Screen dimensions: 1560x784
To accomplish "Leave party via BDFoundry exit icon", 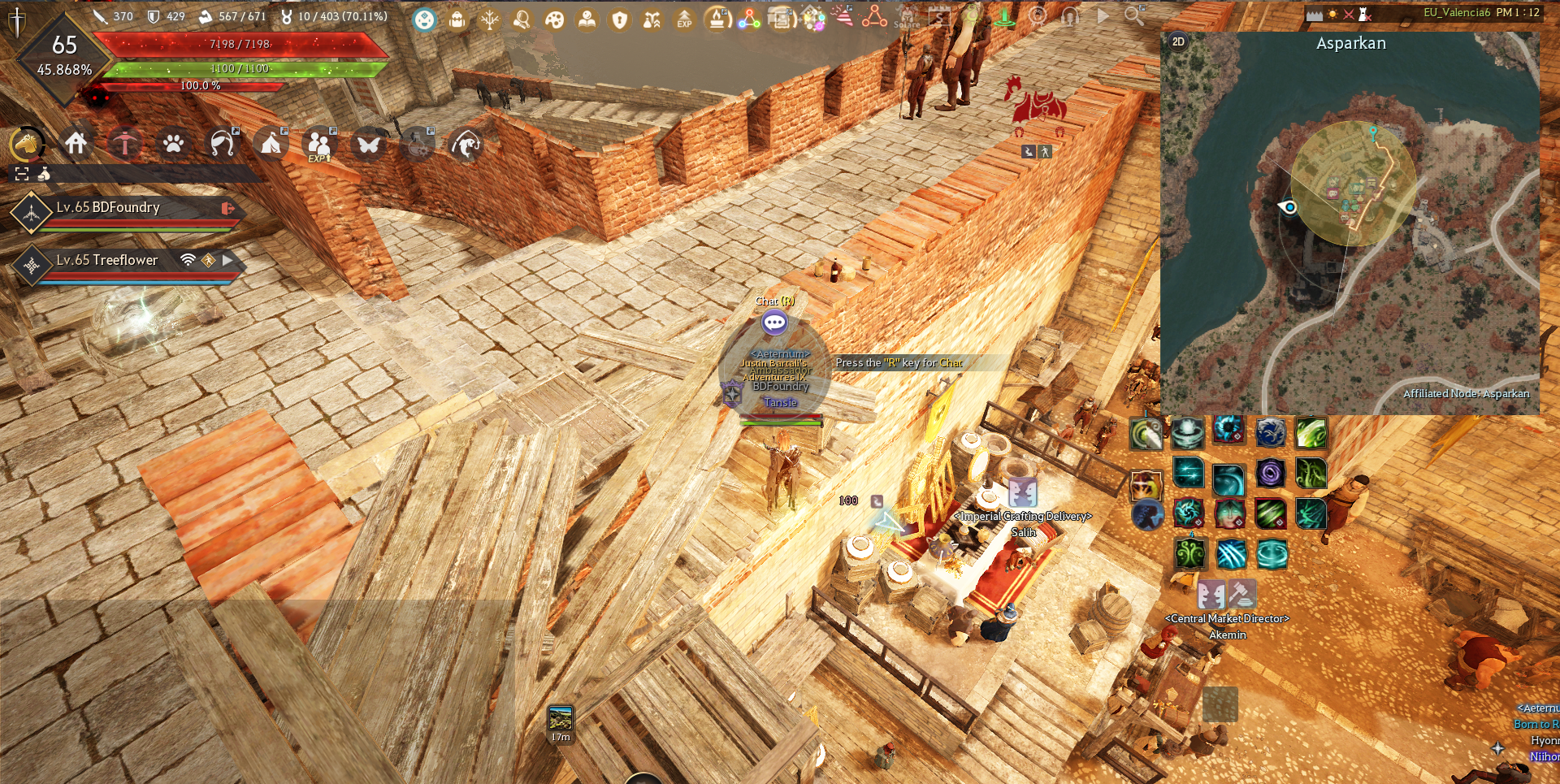I will coord(227,209).
